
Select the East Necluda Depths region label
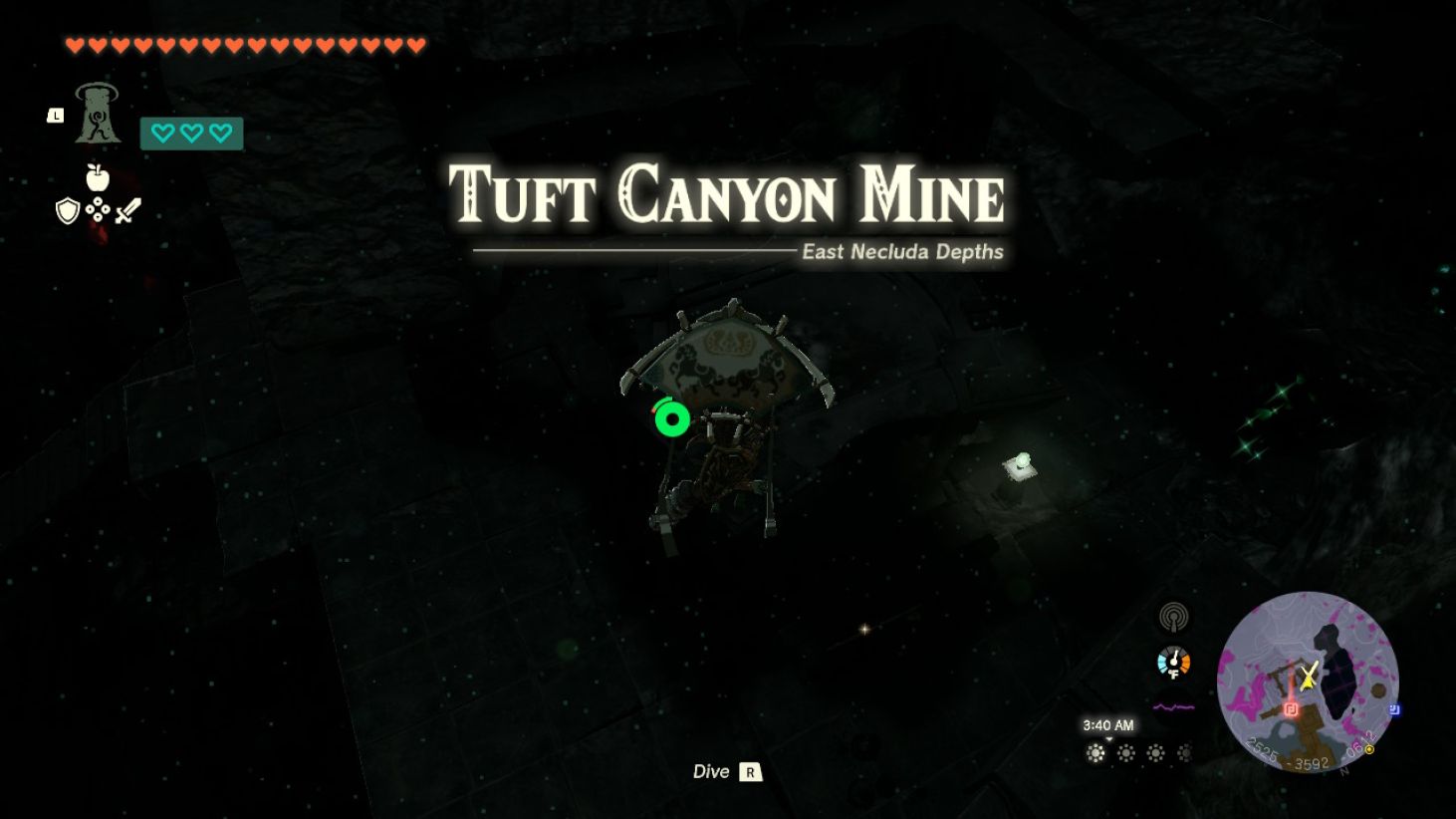pyautogui.click(x=901, y=252)
